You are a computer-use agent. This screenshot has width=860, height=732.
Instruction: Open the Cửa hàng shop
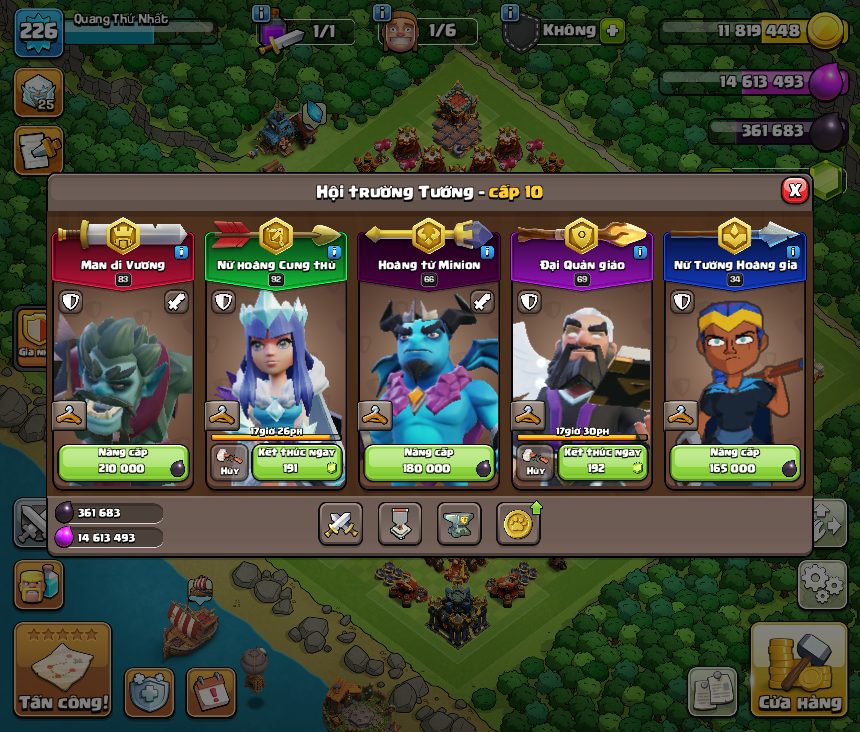(x=798, y=670)
